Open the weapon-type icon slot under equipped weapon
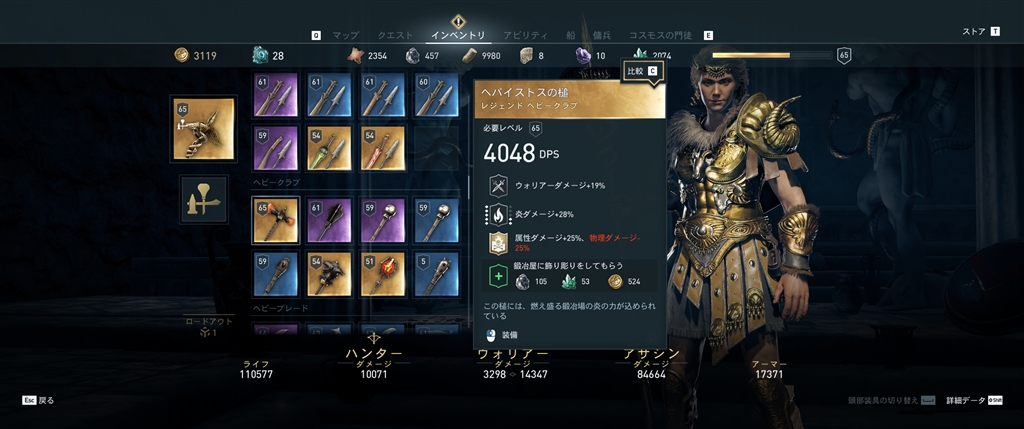 204,199
